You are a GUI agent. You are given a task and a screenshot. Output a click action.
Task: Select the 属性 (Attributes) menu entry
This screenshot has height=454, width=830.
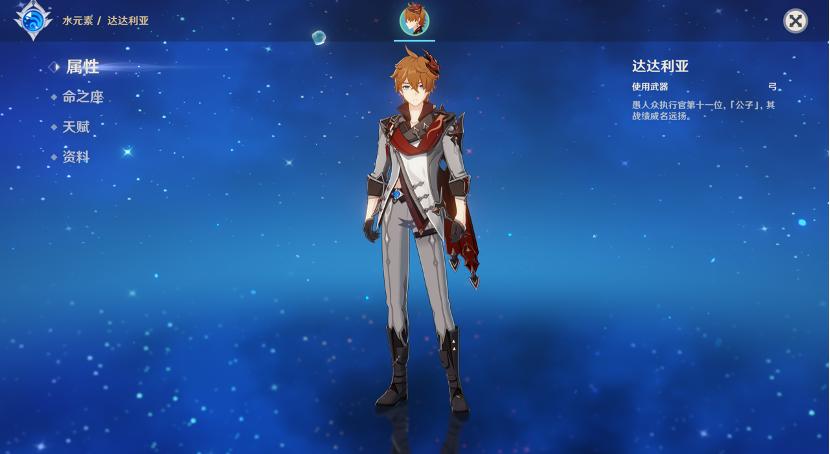[x=82, y=67]
